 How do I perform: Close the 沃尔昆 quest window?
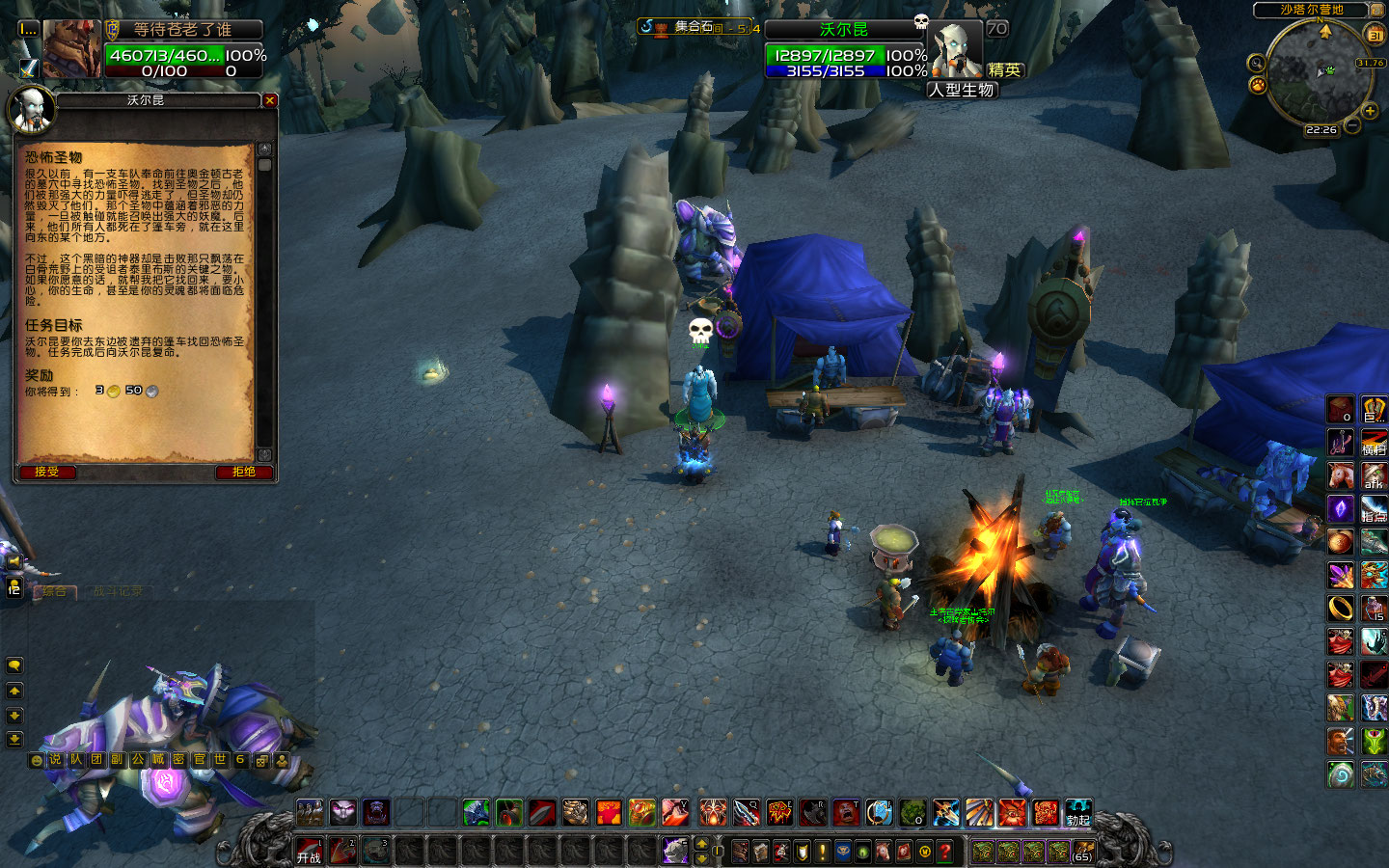click(270, 100)
